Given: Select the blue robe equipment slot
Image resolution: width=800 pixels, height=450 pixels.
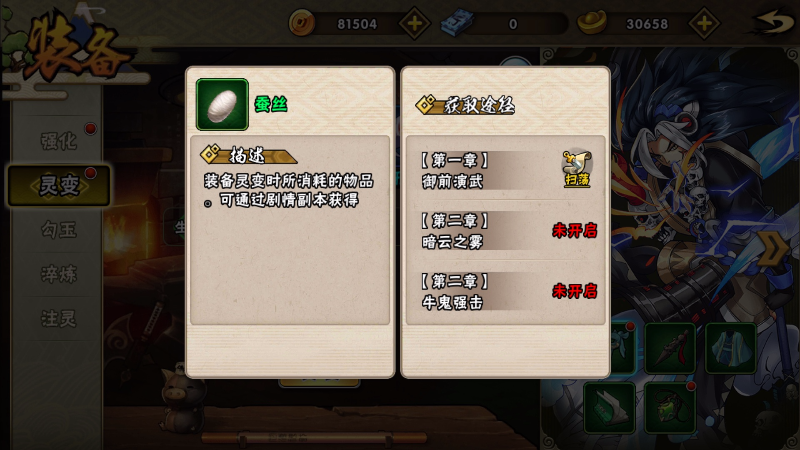Looking at the screenshot, I should [x=731, y=348].
